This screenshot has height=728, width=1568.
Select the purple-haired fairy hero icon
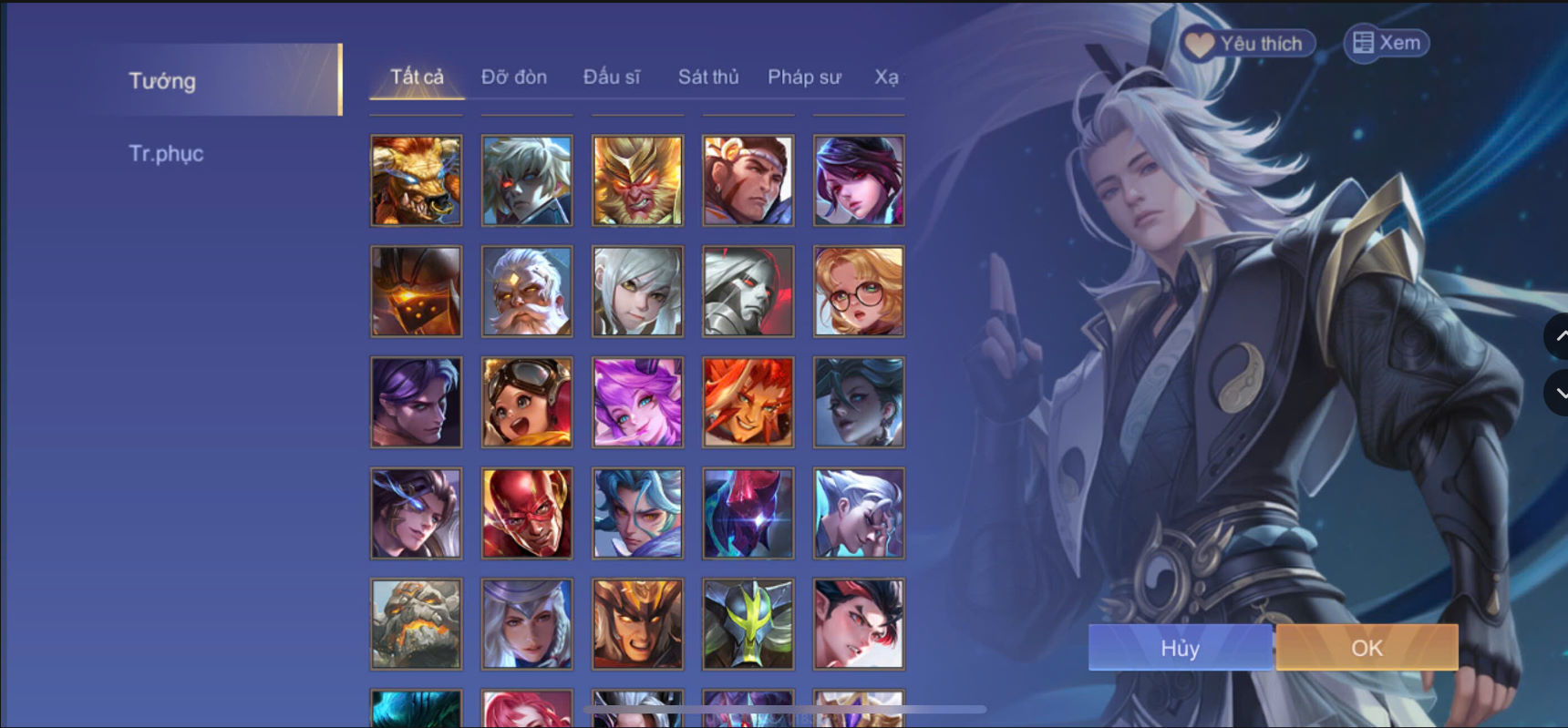coord(637,402)
